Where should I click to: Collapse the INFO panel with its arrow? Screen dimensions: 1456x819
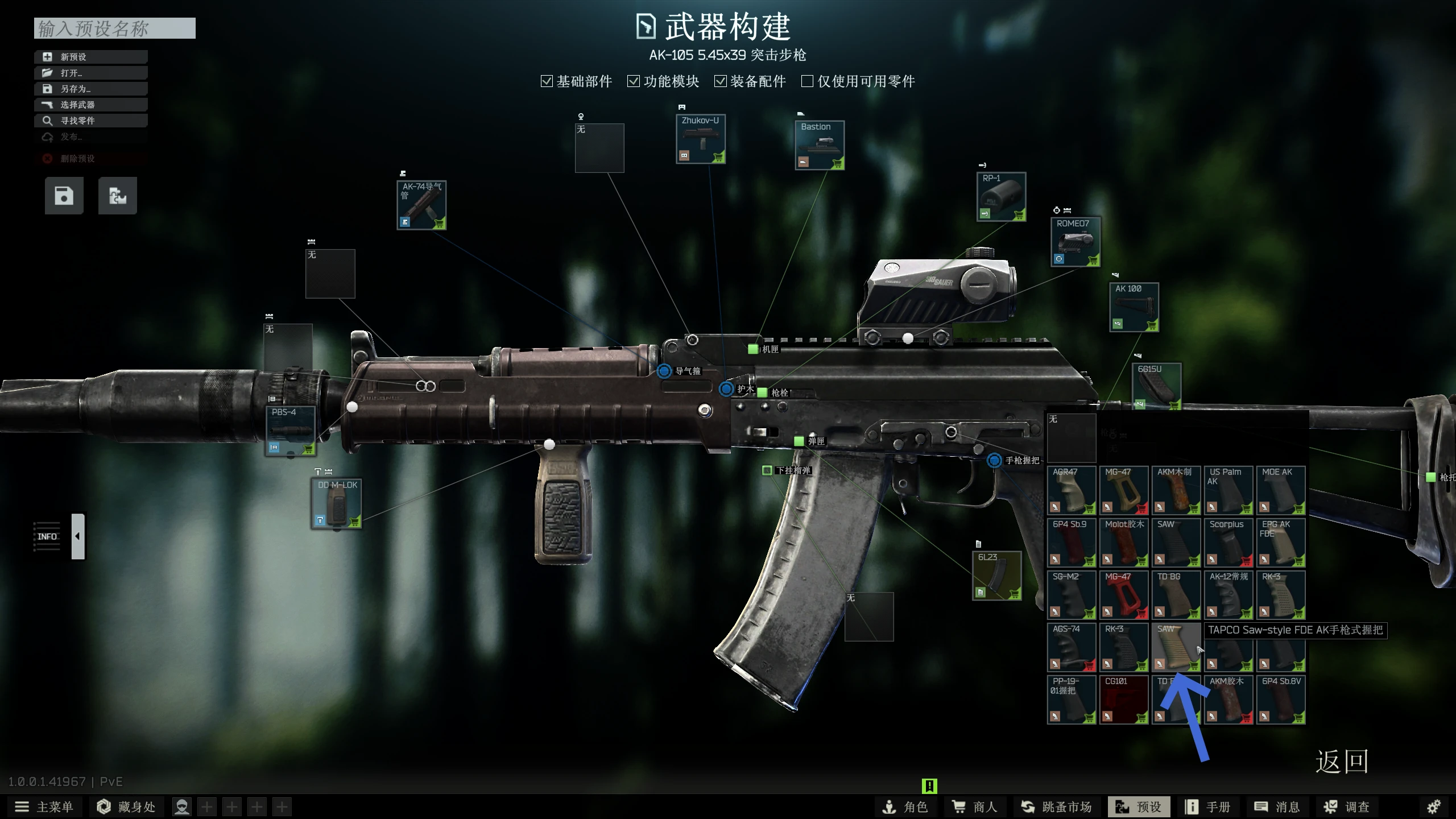click(77, 535)
